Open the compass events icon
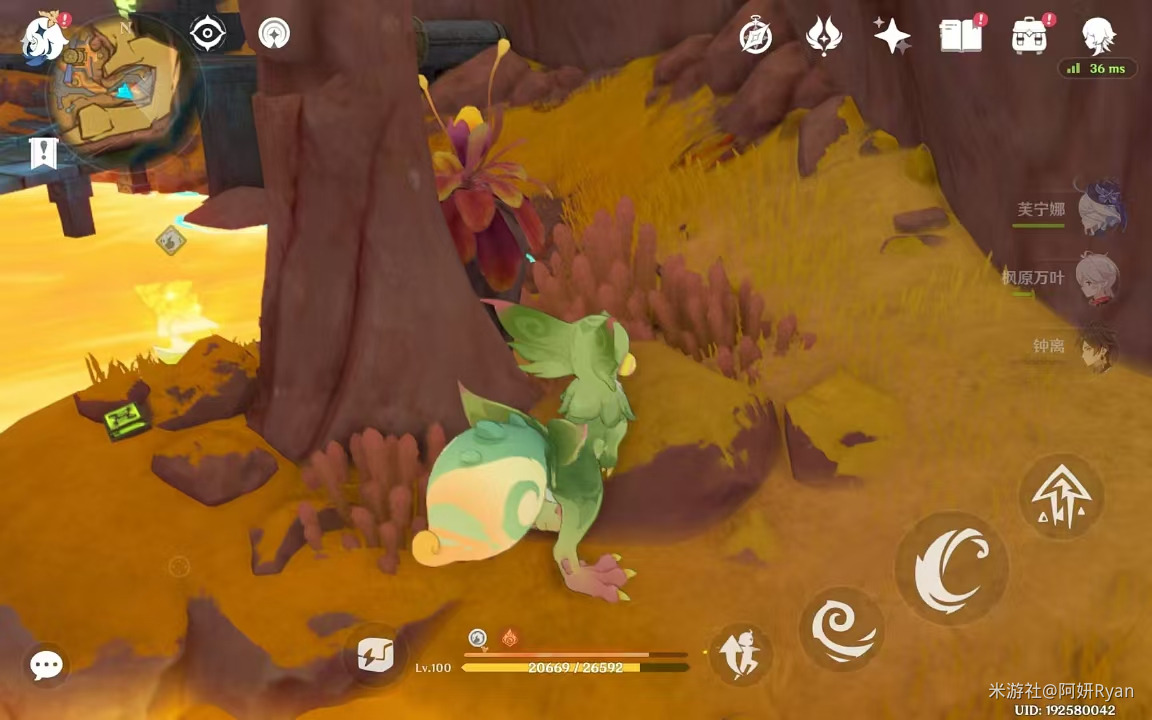The height and width of the screenshot is (720, 1152). (755, 37)
